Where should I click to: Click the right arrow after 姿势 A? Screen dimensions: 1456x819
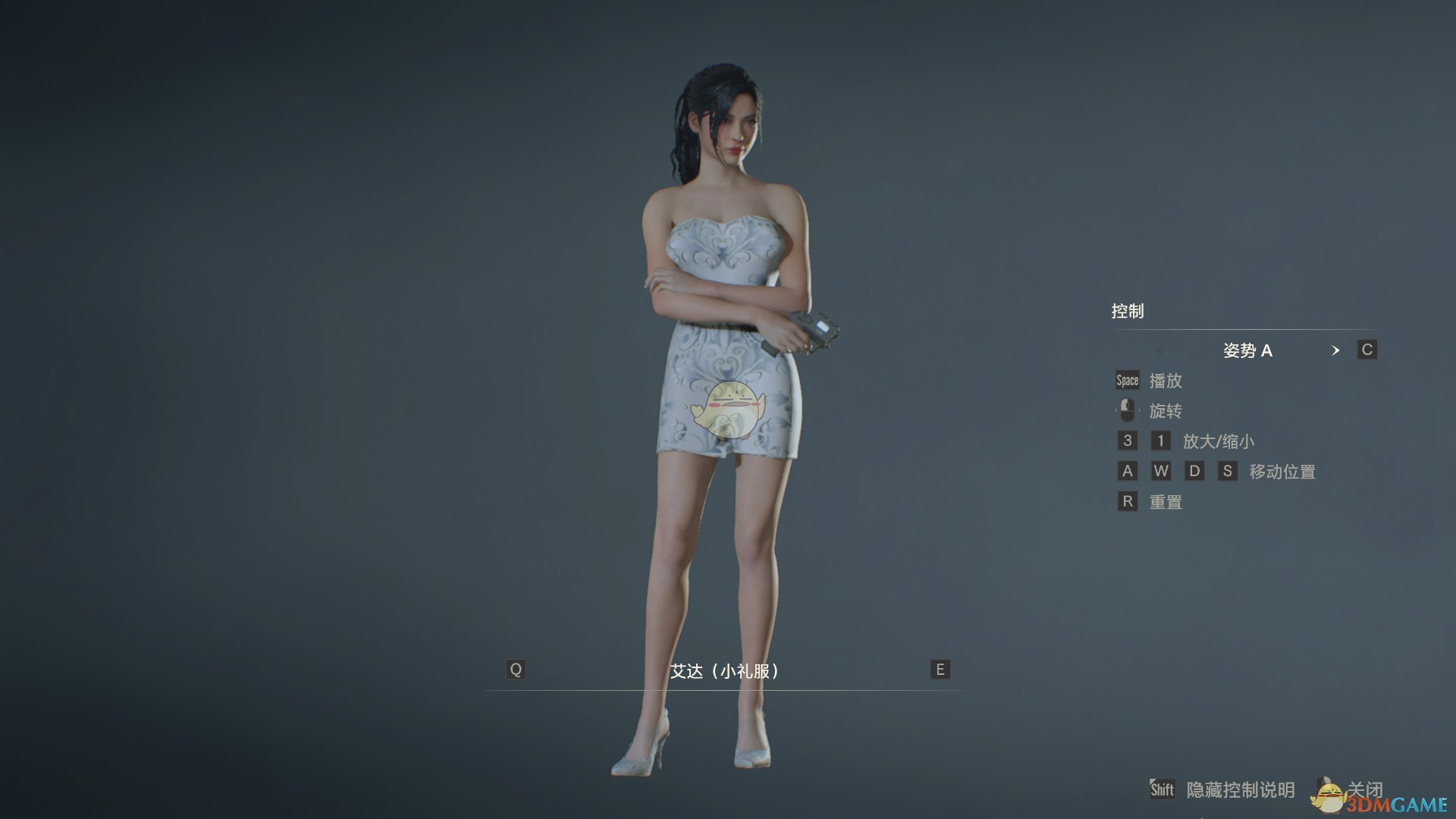click(1336, 350)
